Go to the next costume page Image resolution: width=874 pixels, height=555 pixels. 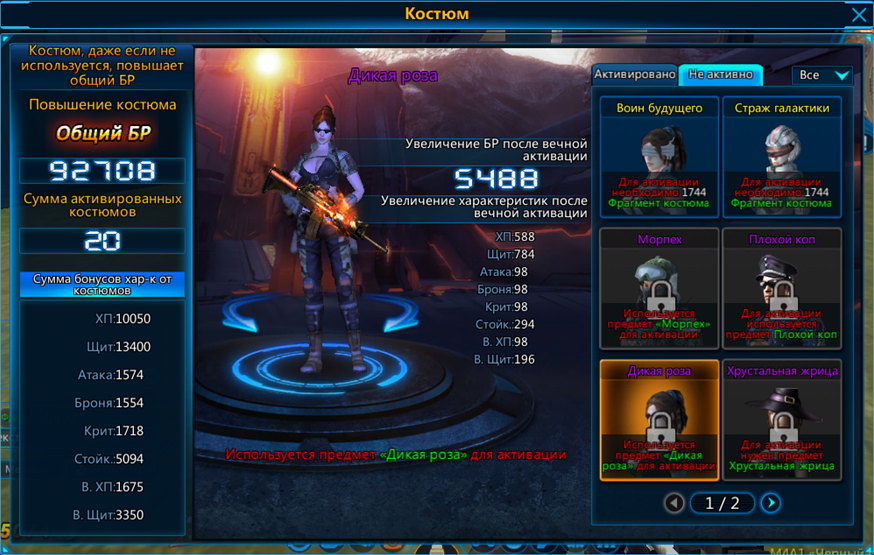[770, 503]
